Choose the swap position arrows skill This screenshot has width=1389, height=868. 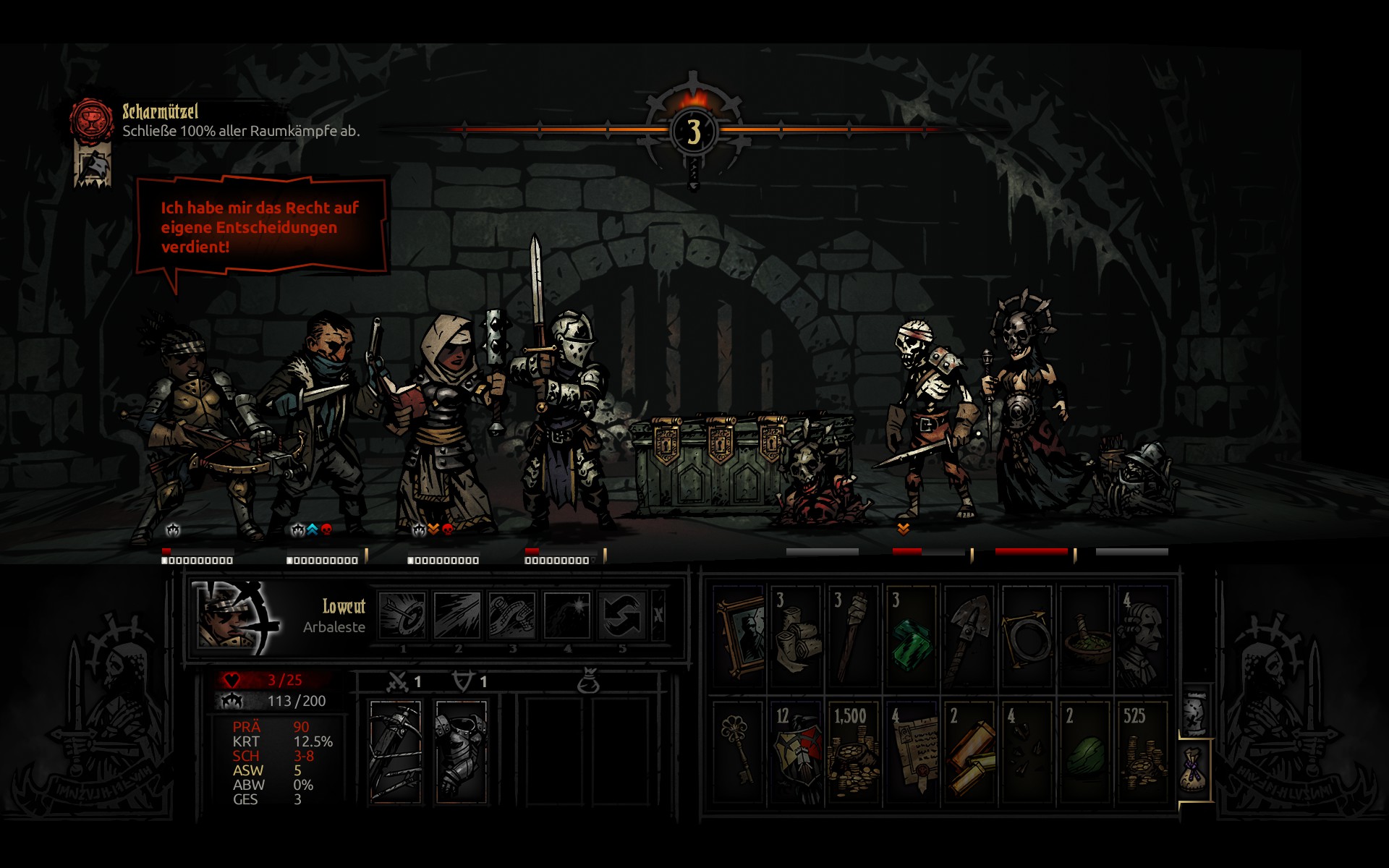[621, 616]
